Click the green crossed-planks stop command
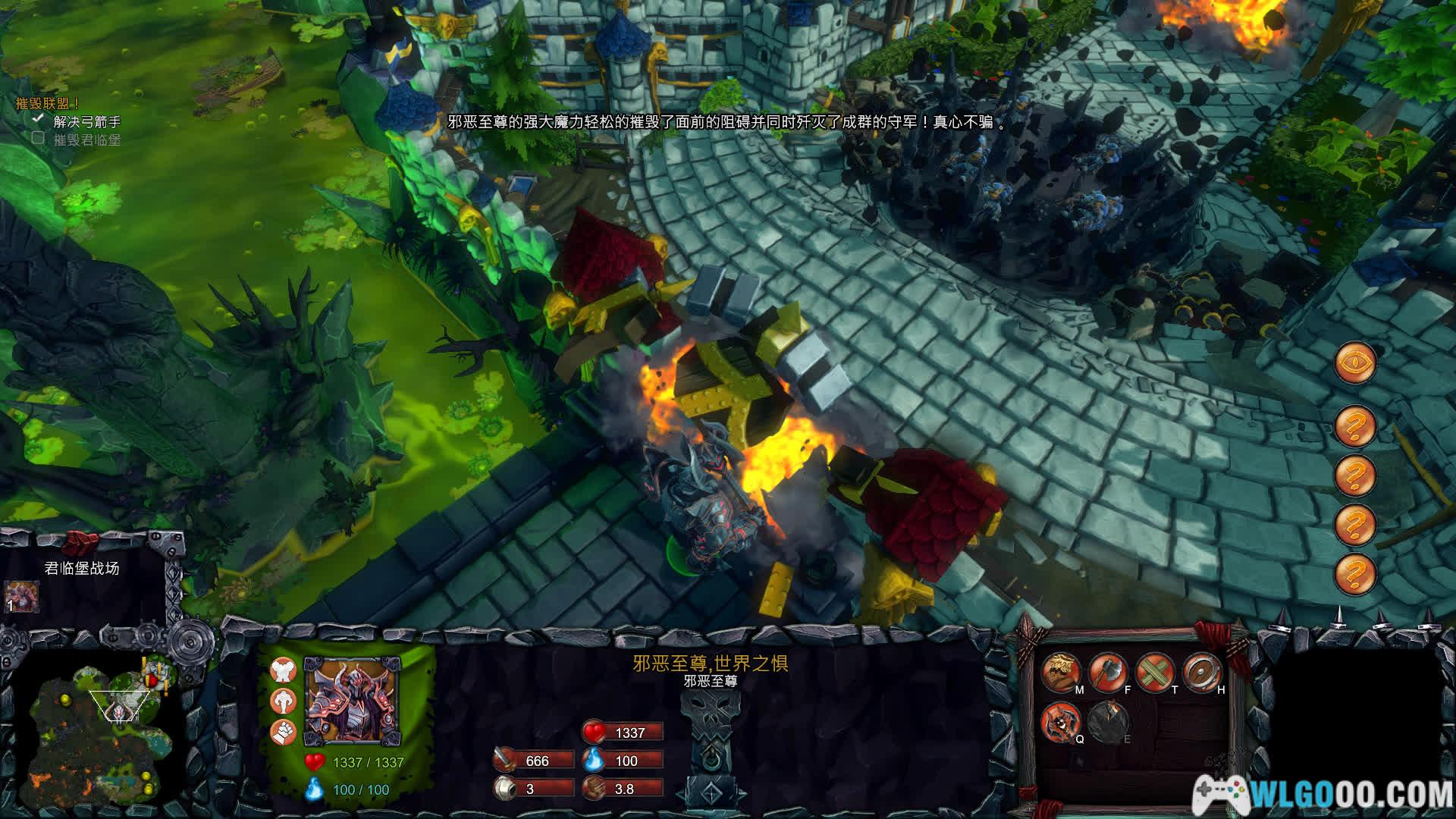 click(1154, 672)
